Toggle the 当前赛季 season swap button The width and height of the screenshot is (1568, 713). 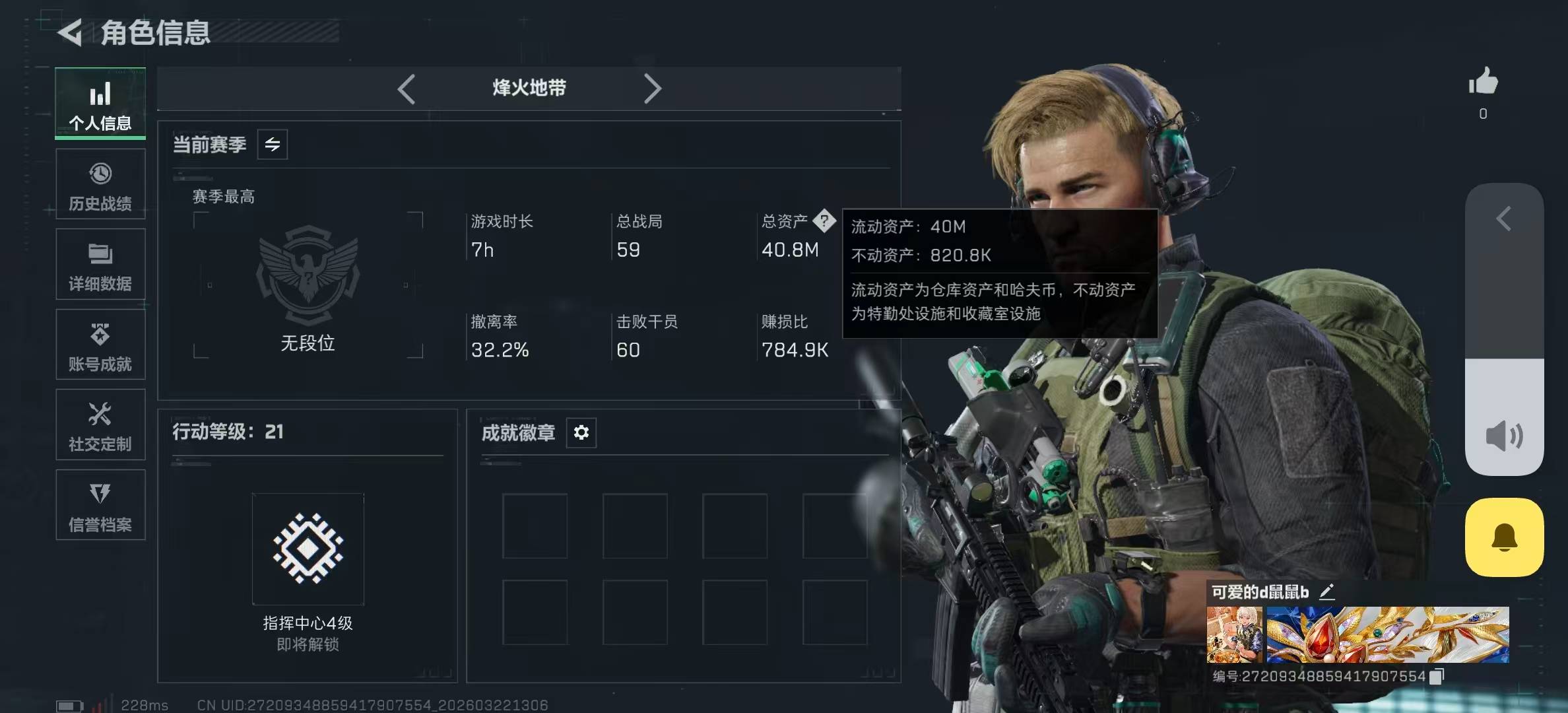coord(273,145)
